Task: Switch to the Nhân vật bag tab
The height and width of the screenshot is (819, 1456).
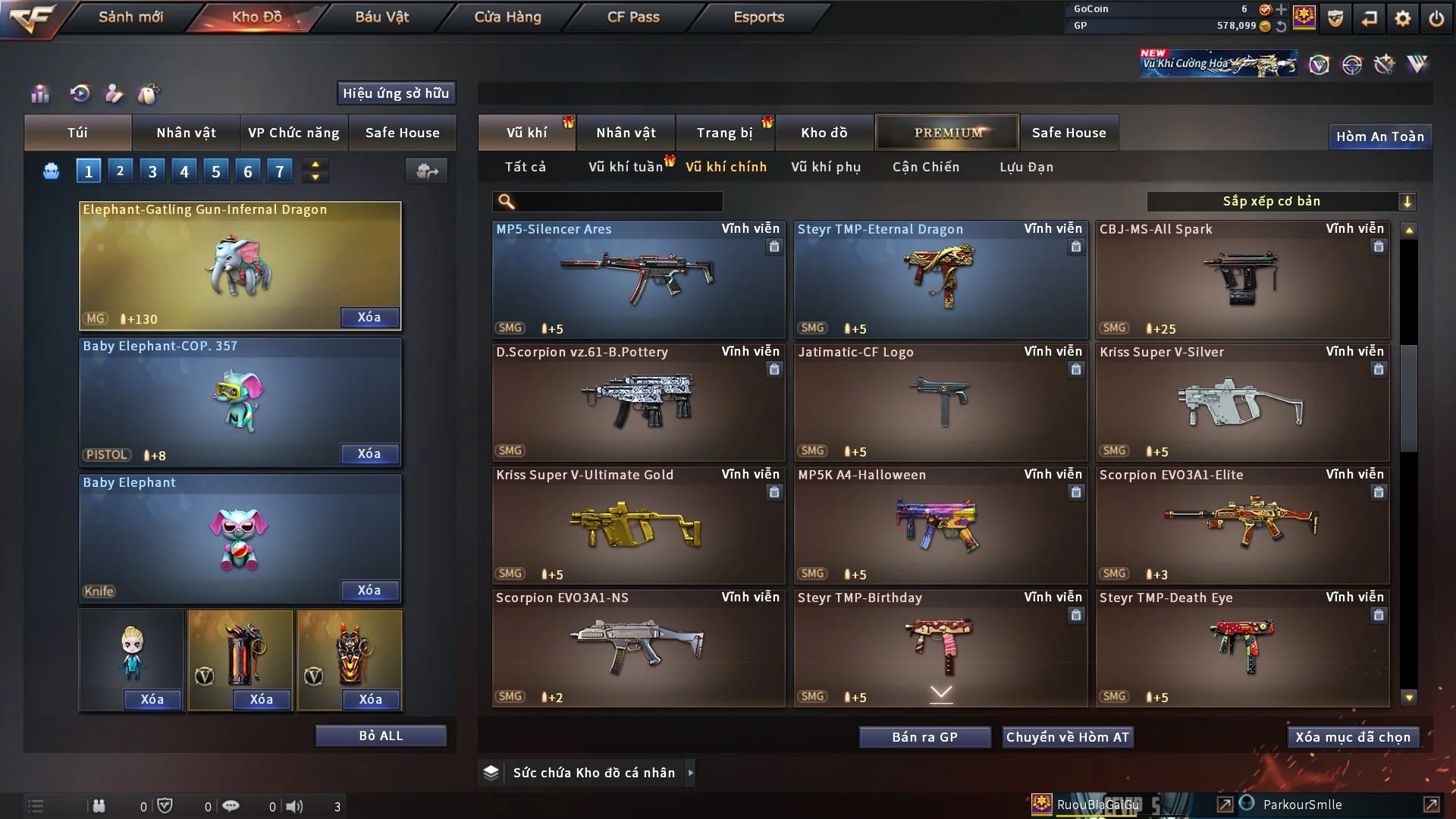Action: pos(186,133)
